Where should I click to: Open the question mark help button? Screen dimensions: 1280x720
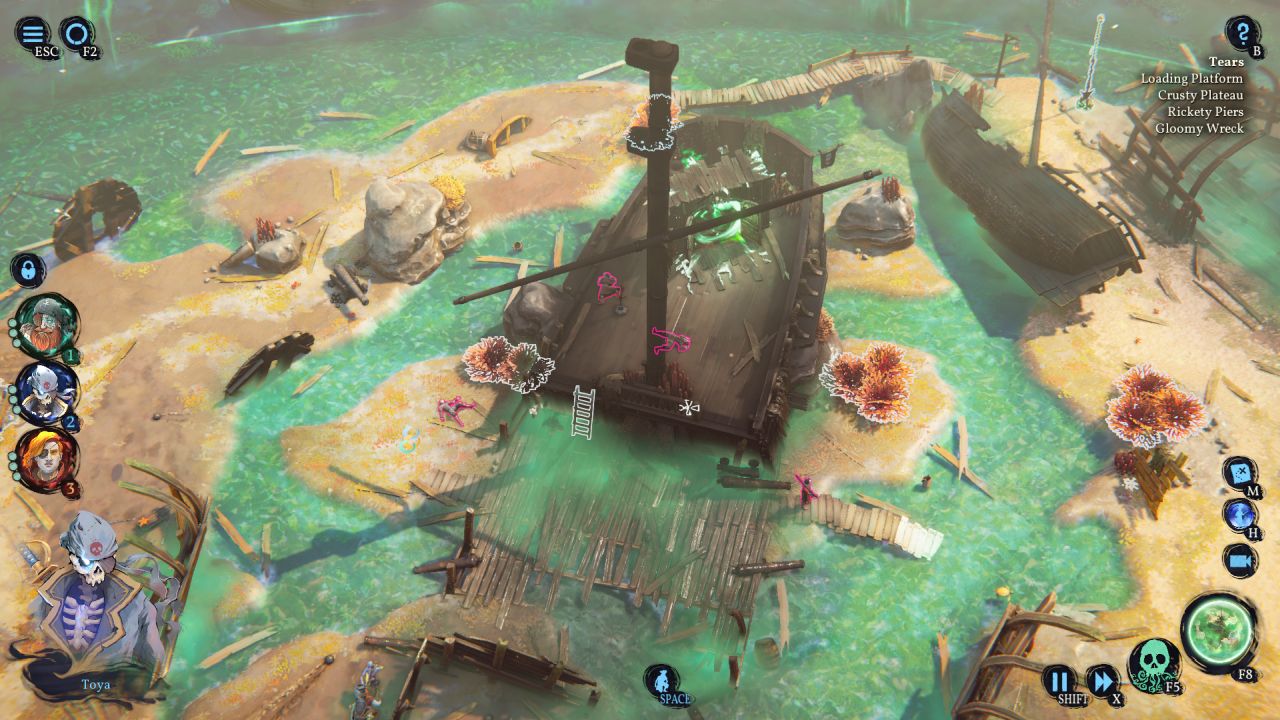coord(1242,33)
